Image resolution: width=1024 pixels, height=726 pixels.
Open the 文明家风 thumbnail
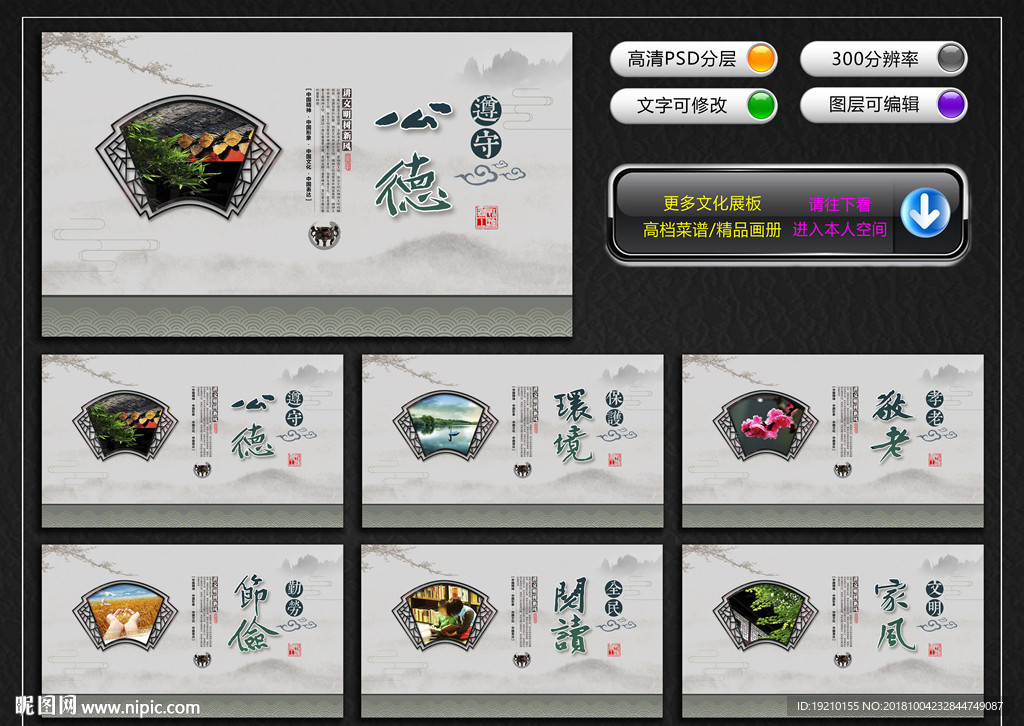pyautogui.click(x=832, y=630)
